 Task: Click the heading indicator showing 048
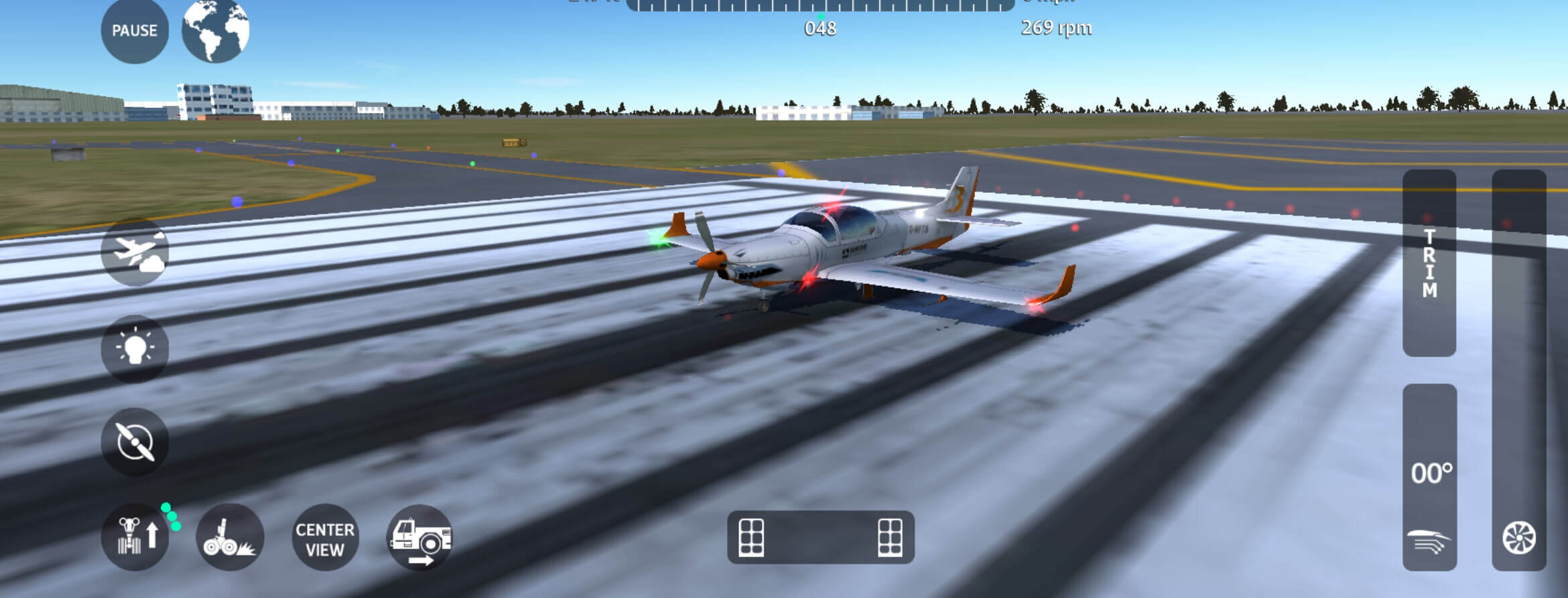pos(822,28)
